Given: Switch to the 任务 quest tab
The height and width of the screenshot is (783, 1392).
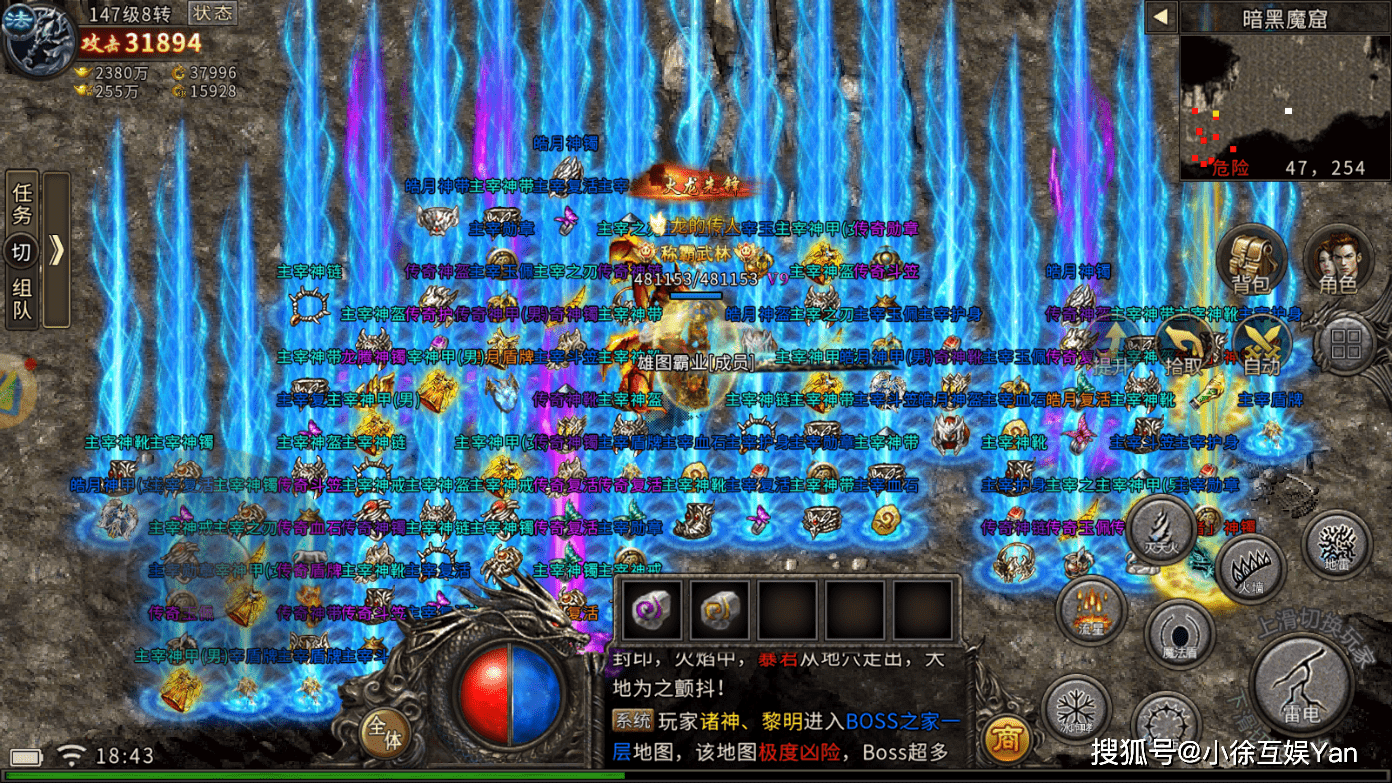Looking at the screenshot, I should point(22,203).
